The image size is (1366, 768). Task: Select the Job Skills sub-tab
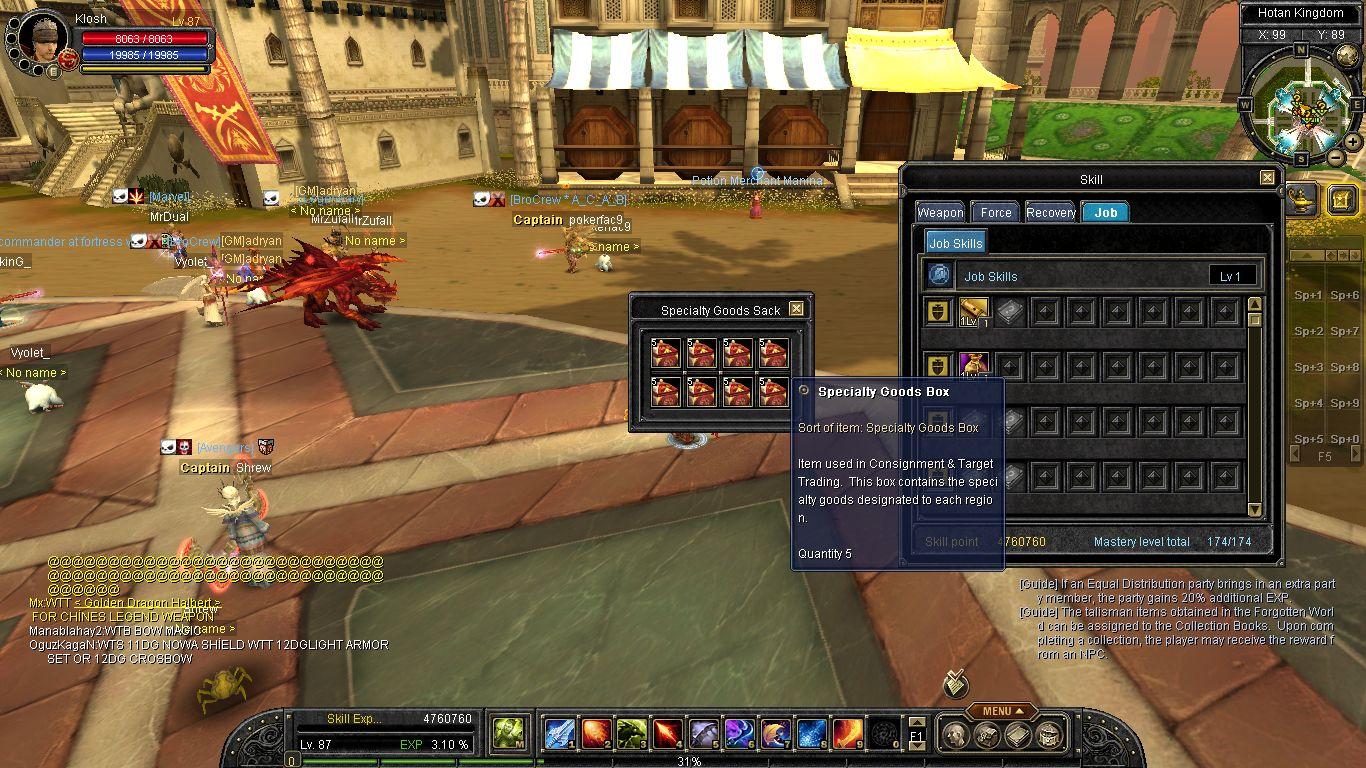pyautogui.click(x=955, y=243)
